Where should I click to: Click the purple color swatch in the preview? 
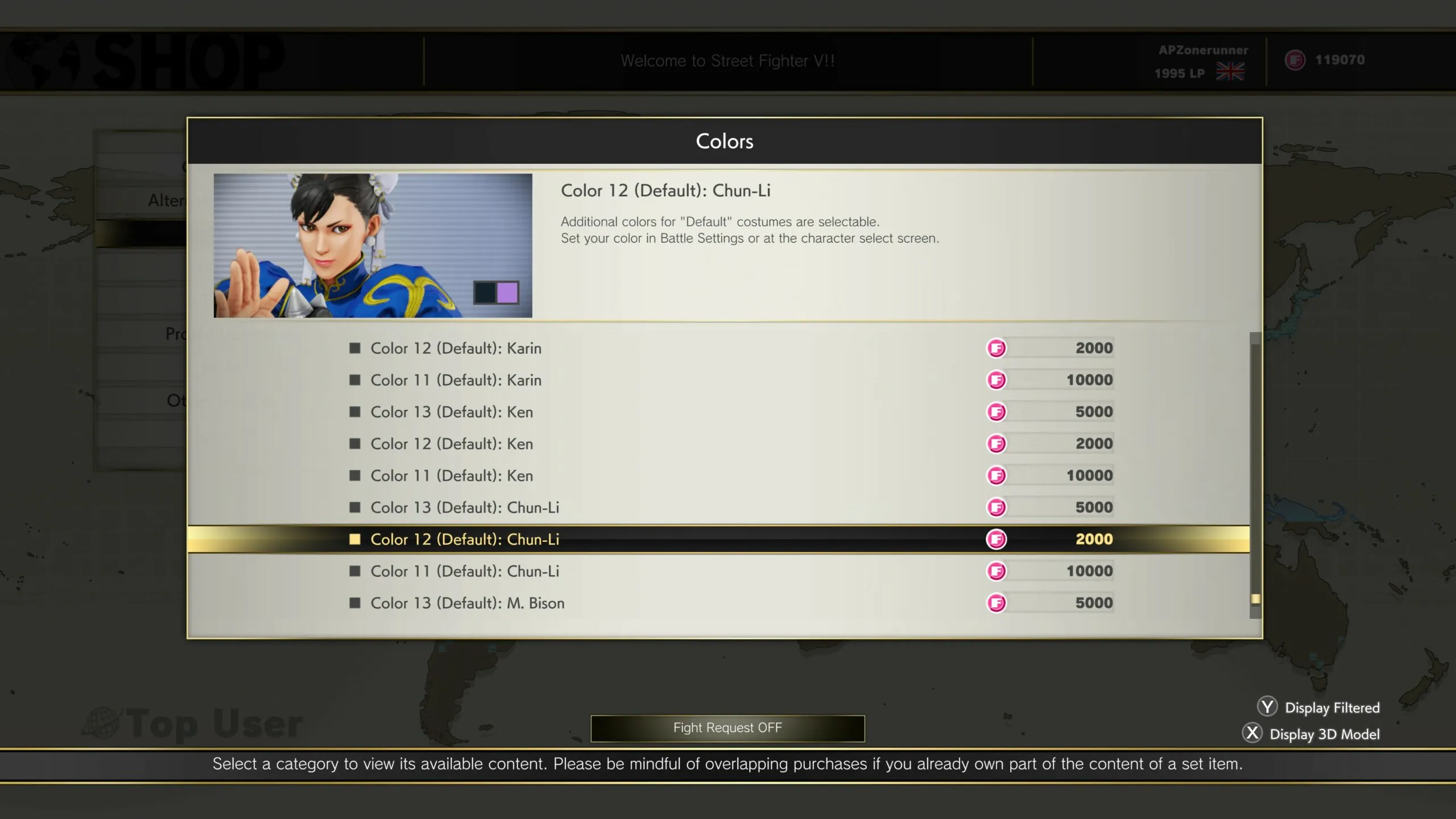point(507,292)
